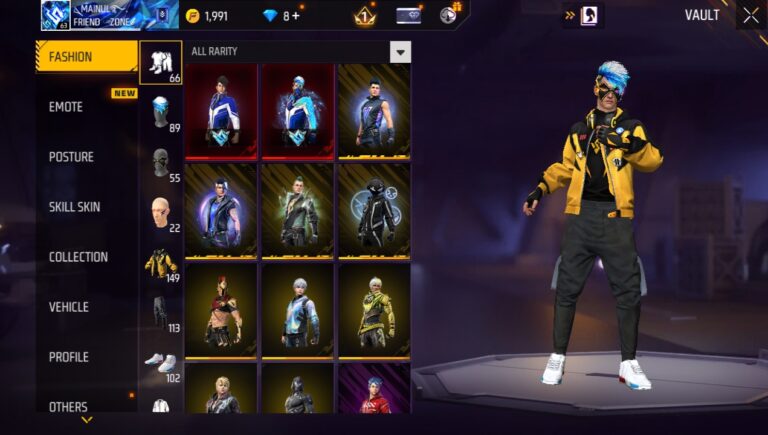Open the All Rarity dropdown
768x435 pixels.
click(400, 52)
